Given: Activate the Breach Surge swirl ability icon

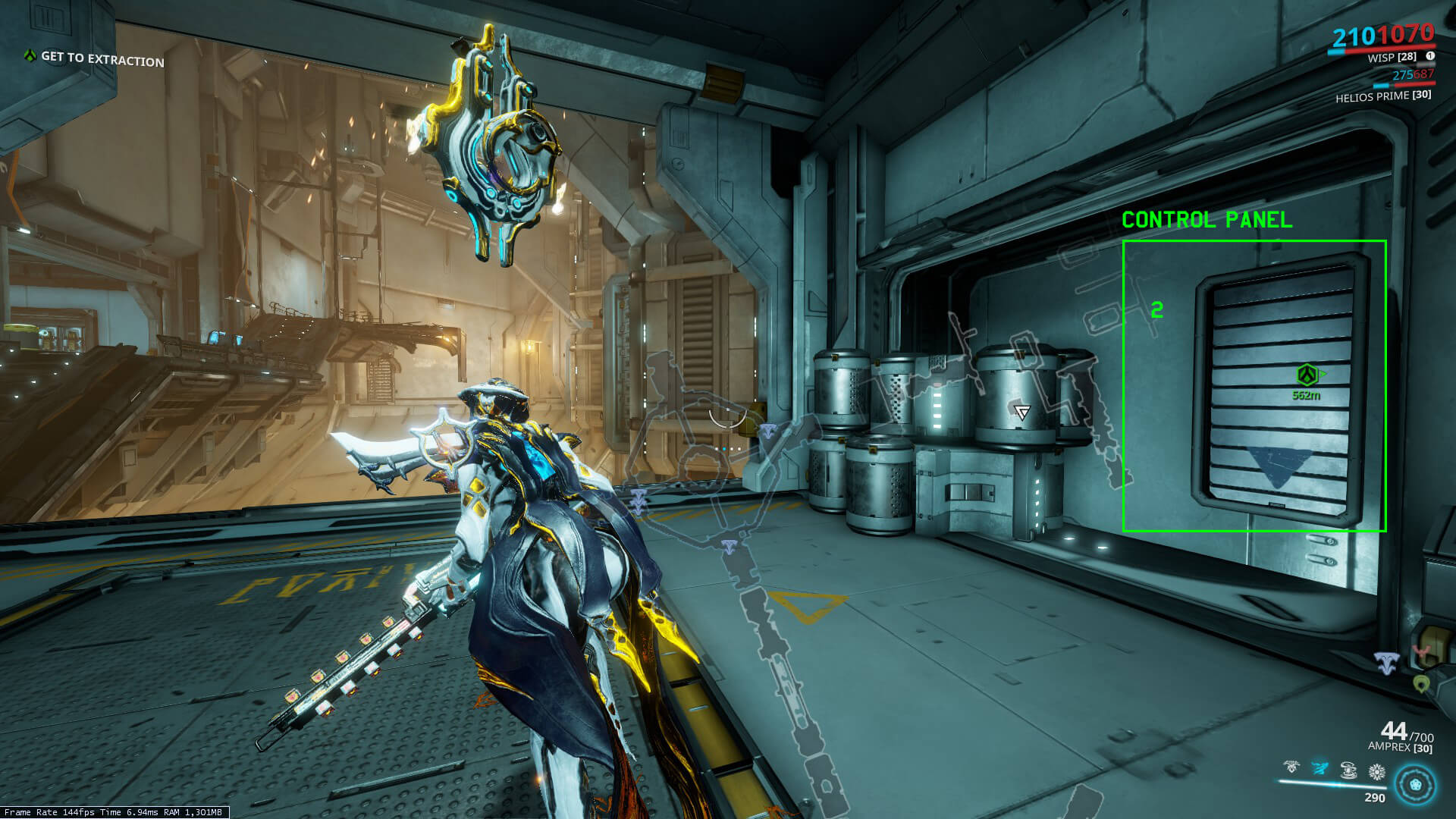Looking at the screenshot, I should 1348,770.
